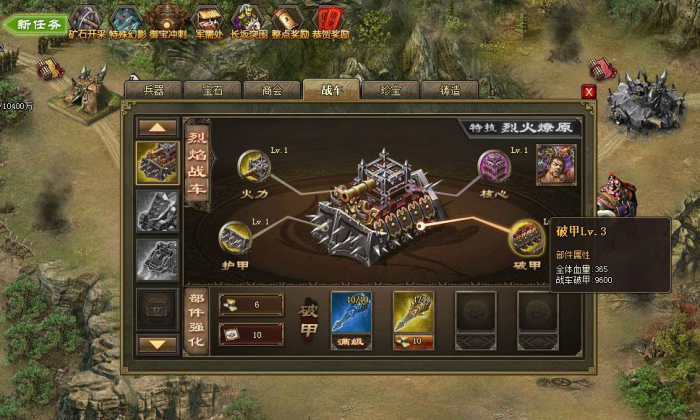Image resolution: width=700 pixels, height=420 pixels.
Task: Open the 整点奖励 hourly reward icon
Action: pyautogui.click(x=288, y=19)
